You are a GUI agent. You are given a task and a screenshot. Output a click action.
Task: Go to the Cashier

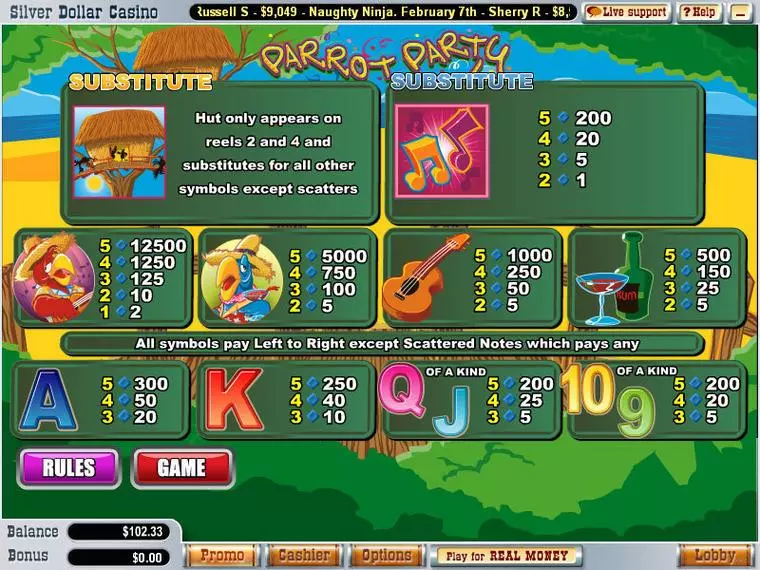point(303,555)
